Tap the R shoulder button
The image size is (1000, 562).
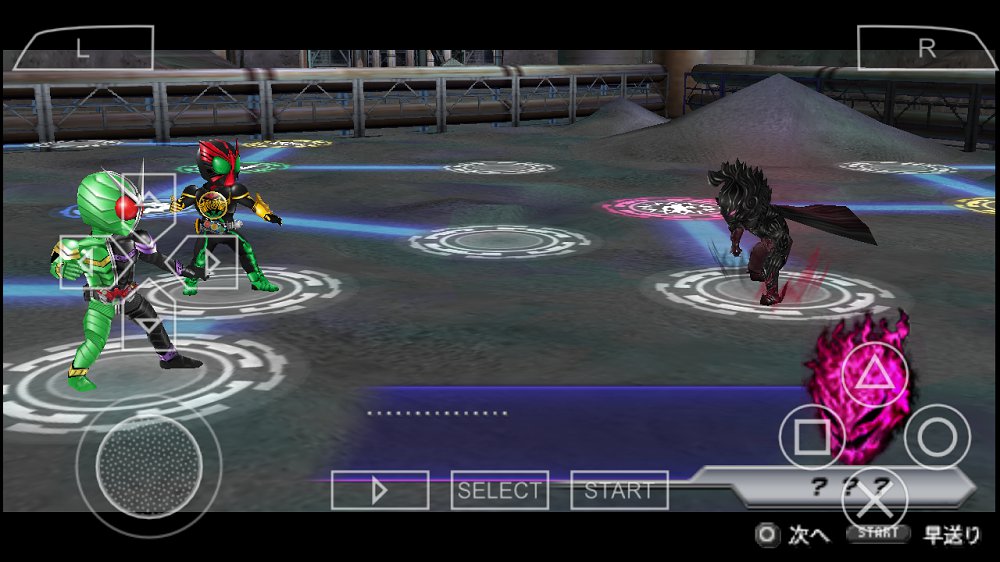(926, 48)
